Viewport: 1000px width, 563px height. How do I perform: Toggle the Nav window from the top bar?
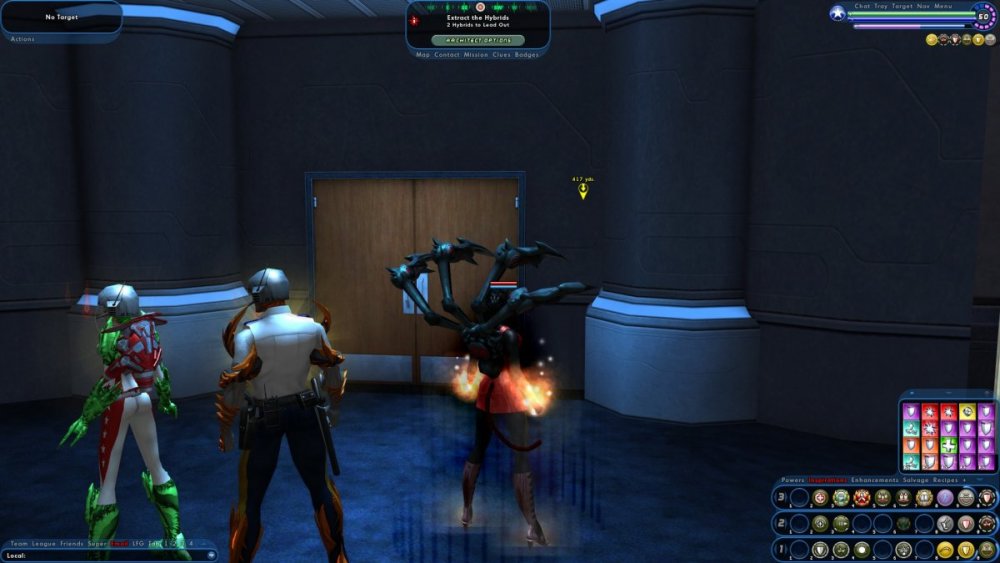(923, 6)
